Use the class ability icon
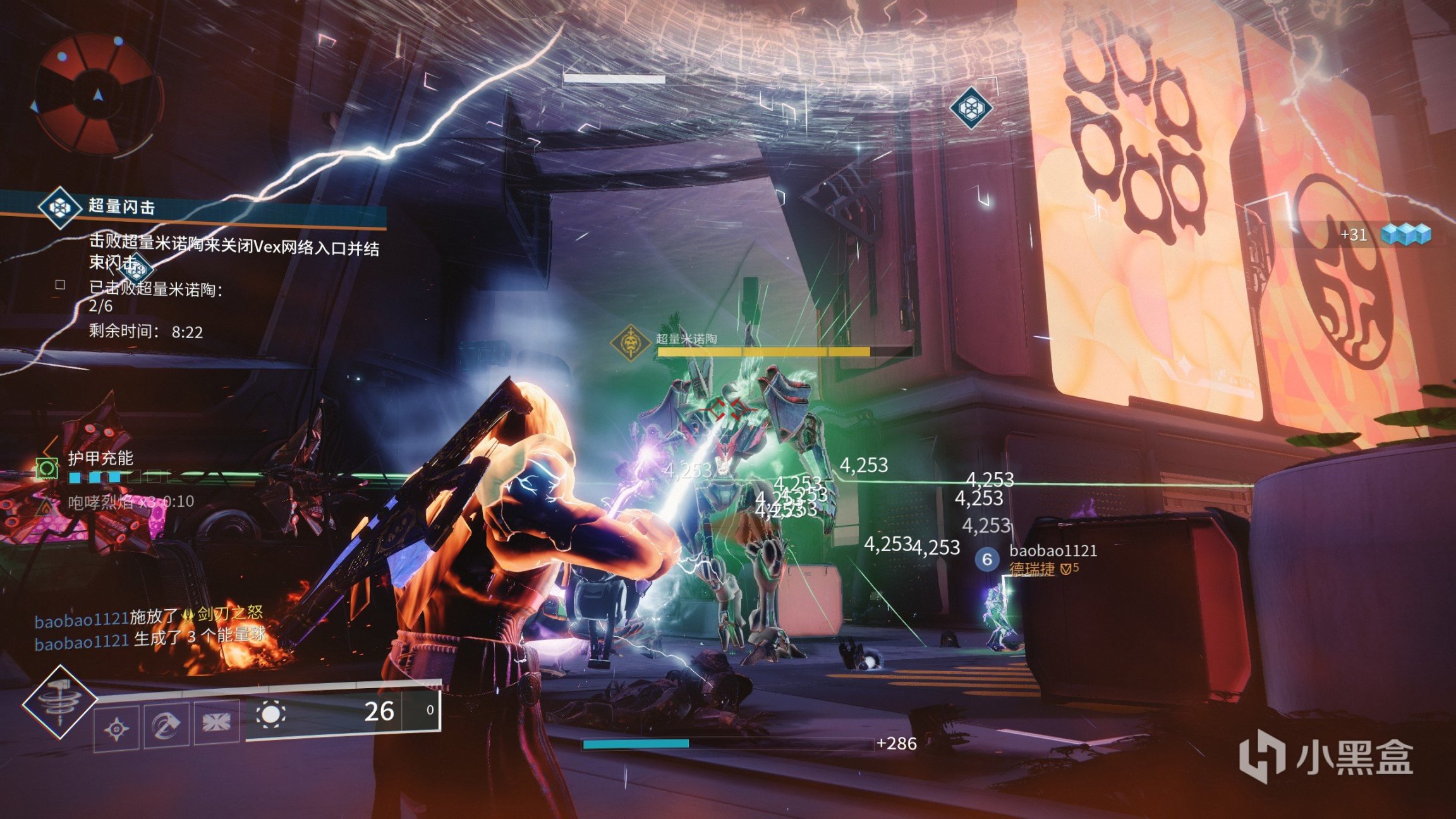This screenshot has height=819, width=1456. click(216, 722)
